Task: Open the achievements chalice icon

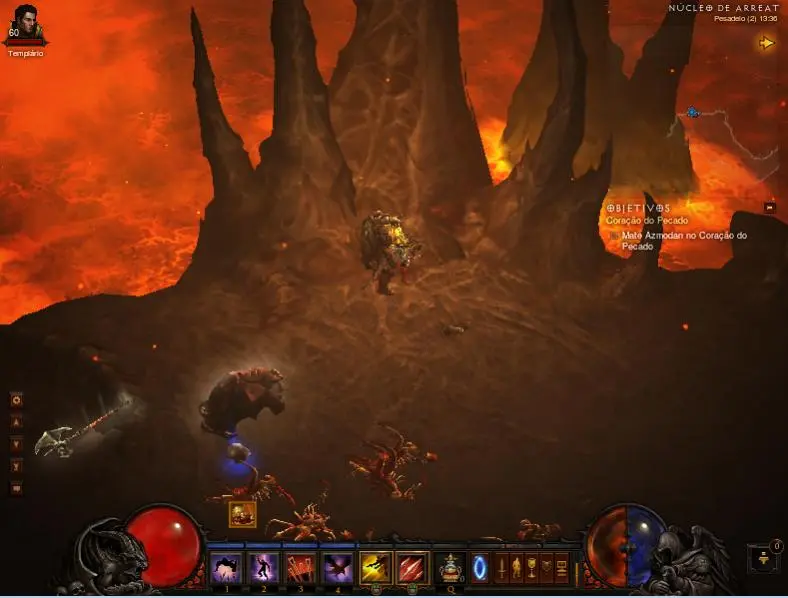Action: [532, 568]
